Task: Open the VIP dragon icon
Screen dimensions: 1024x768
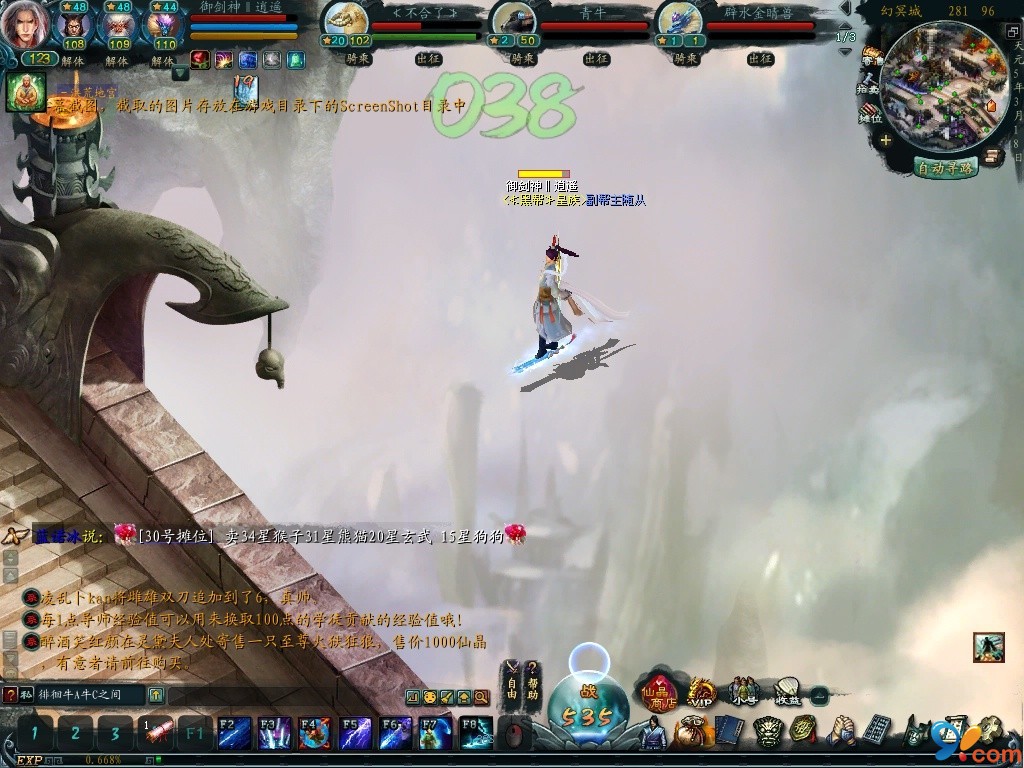Action: point(702,691)
